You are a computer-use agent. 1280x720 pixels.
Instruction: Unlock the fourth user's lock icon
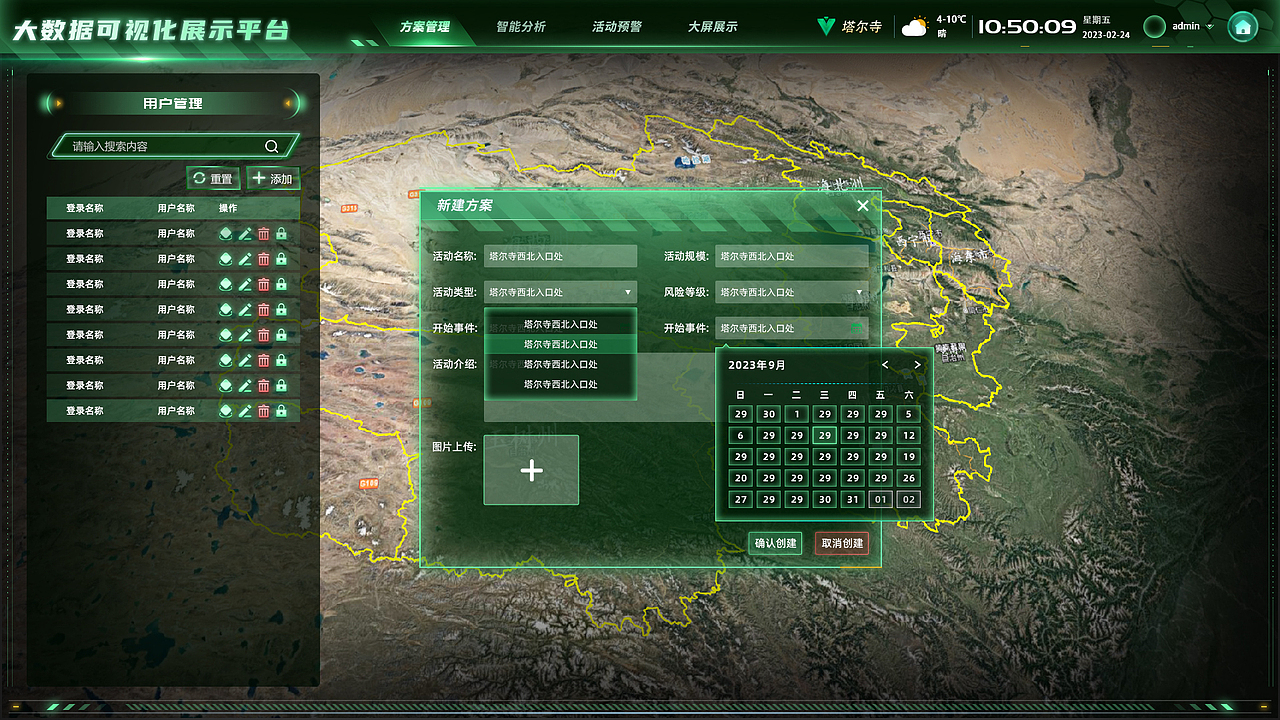point(280,309)
